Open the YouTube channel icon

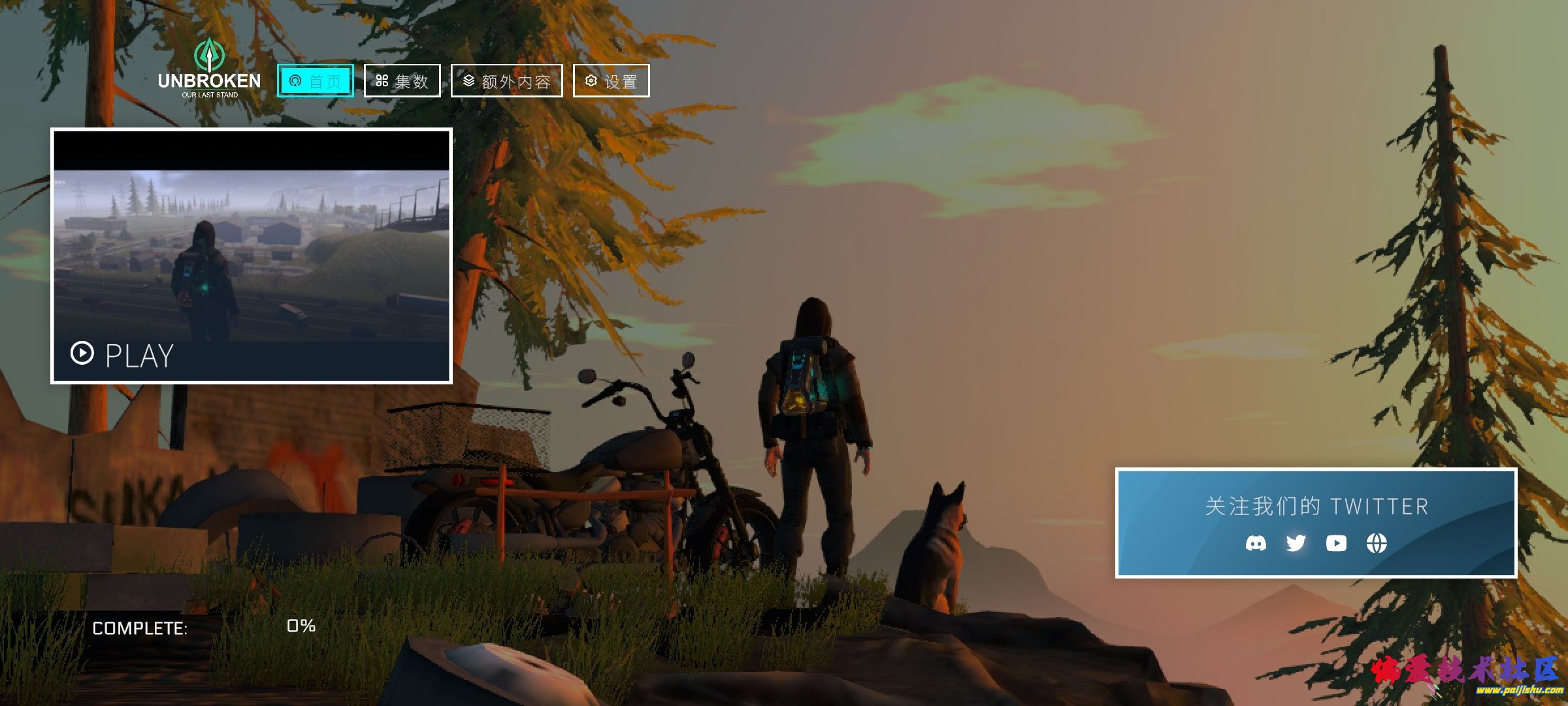1336,543
